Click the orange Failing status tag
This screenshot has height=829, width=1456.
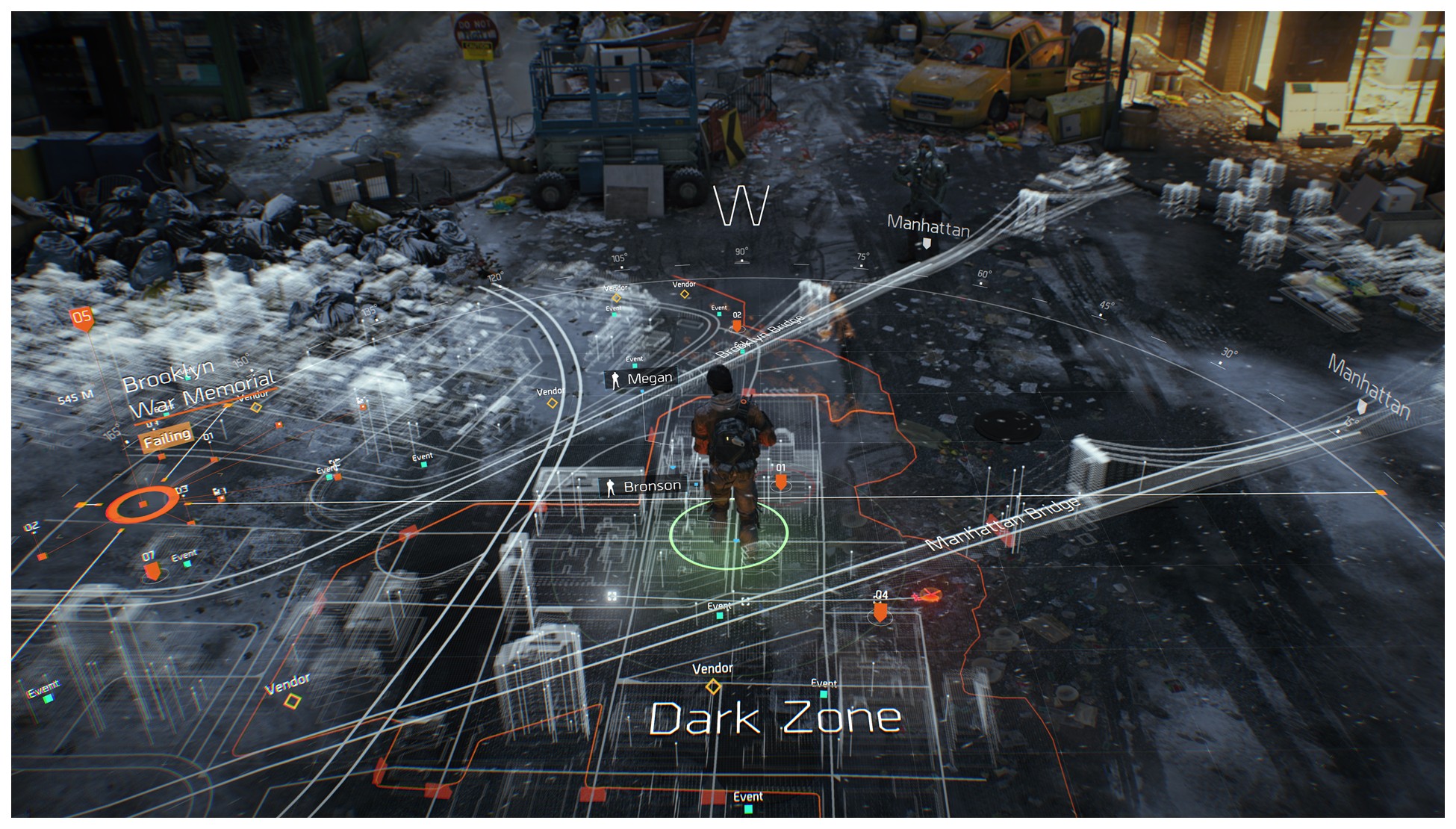[x=167, y=438]
